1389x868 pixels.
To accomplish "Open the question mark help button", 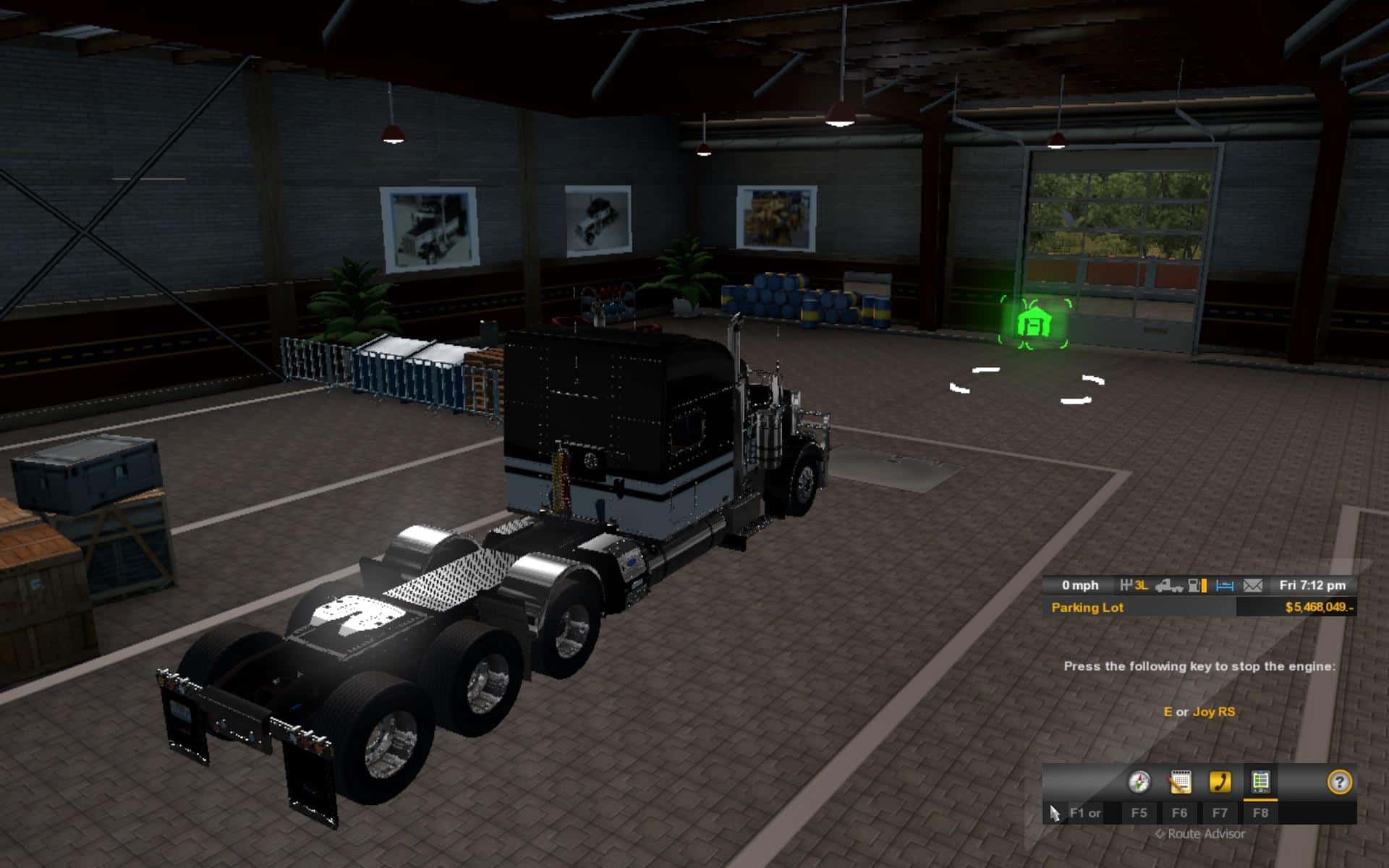I will [1340, 782].
